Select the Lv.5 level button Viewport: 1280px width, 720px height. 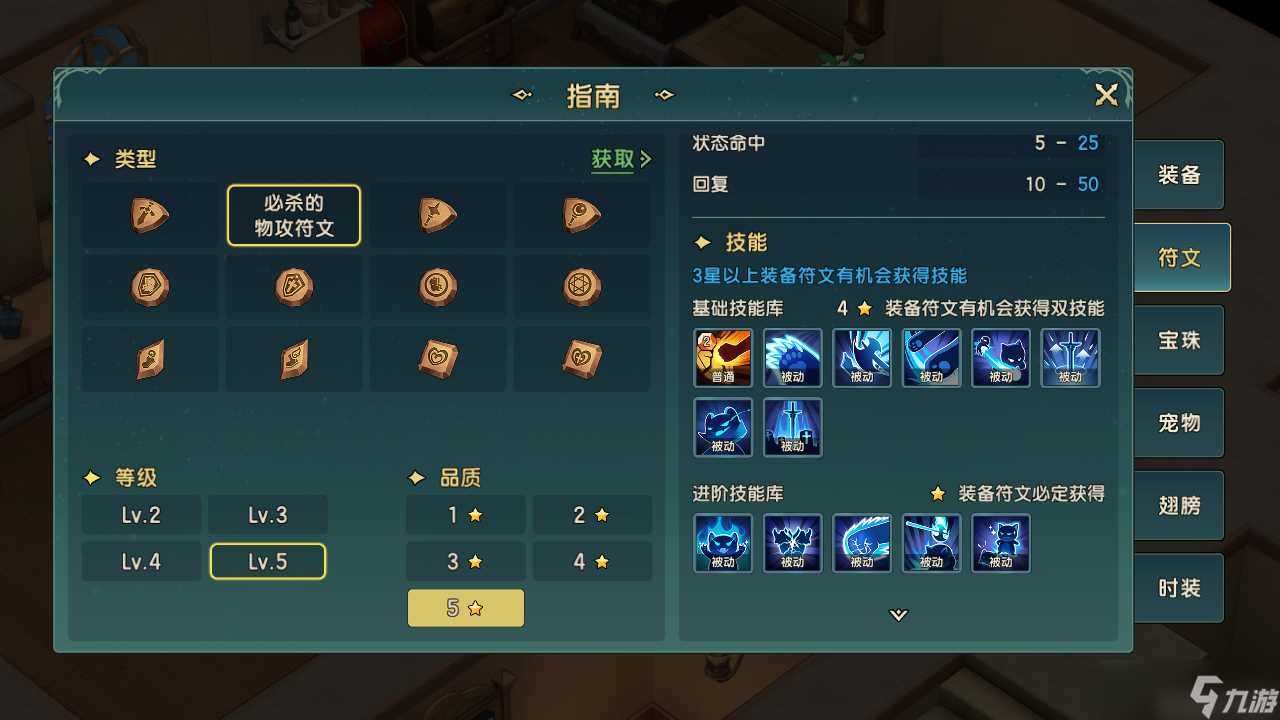267,561
